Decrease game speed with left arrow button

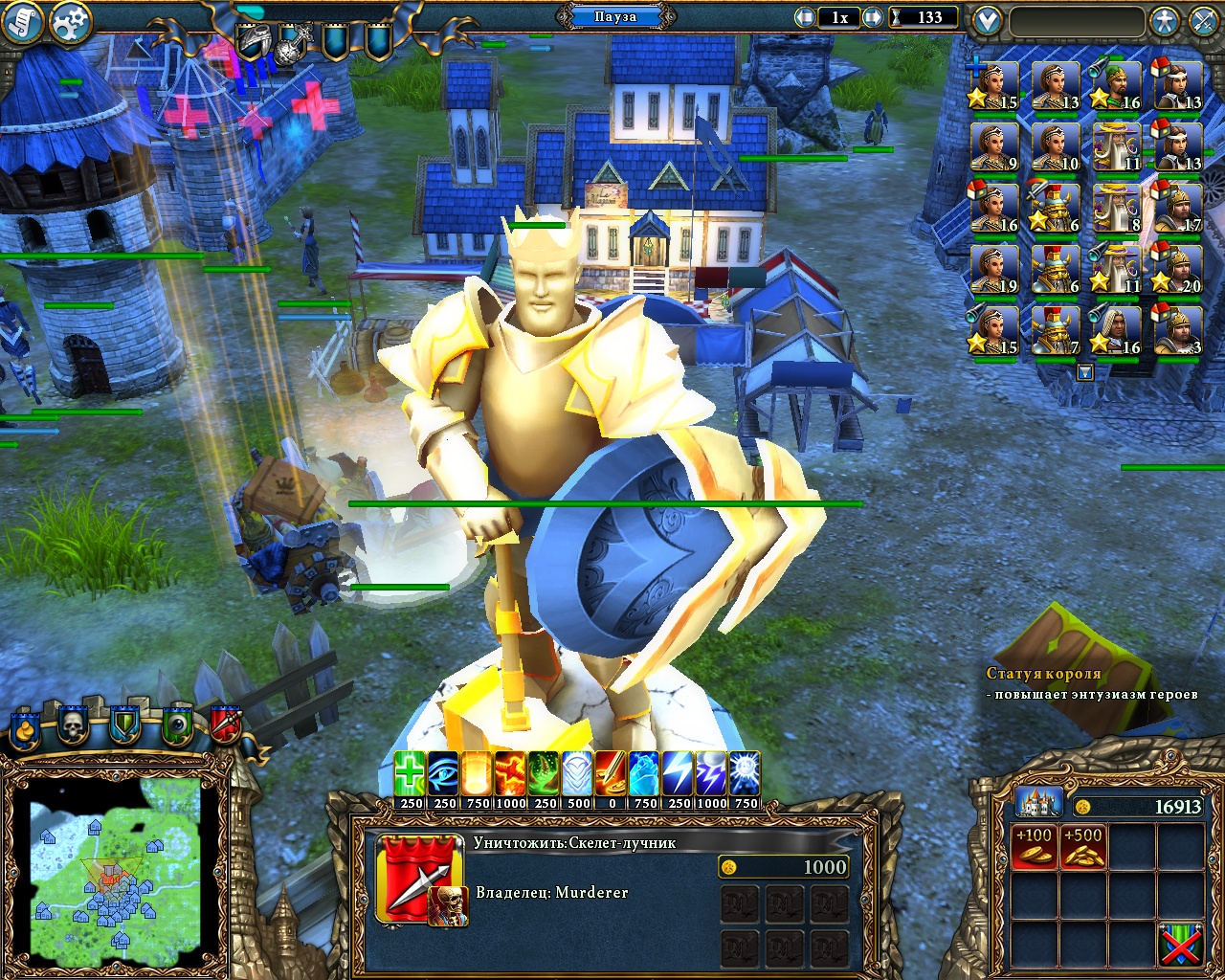[805, 17]
